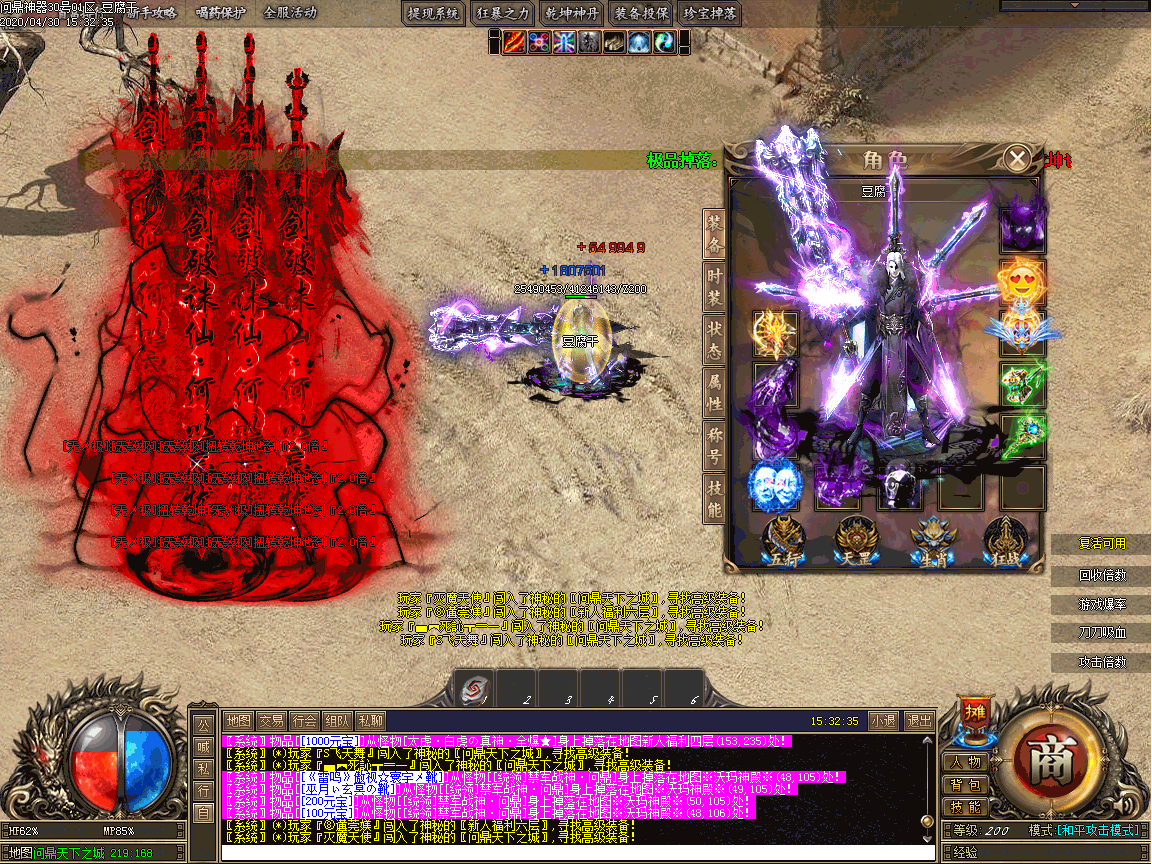Image resolution: width=1152 pixels, height=864 pixels.
Task: Open the 技能 skills button beside shop
Action: [x=966, y=807]
